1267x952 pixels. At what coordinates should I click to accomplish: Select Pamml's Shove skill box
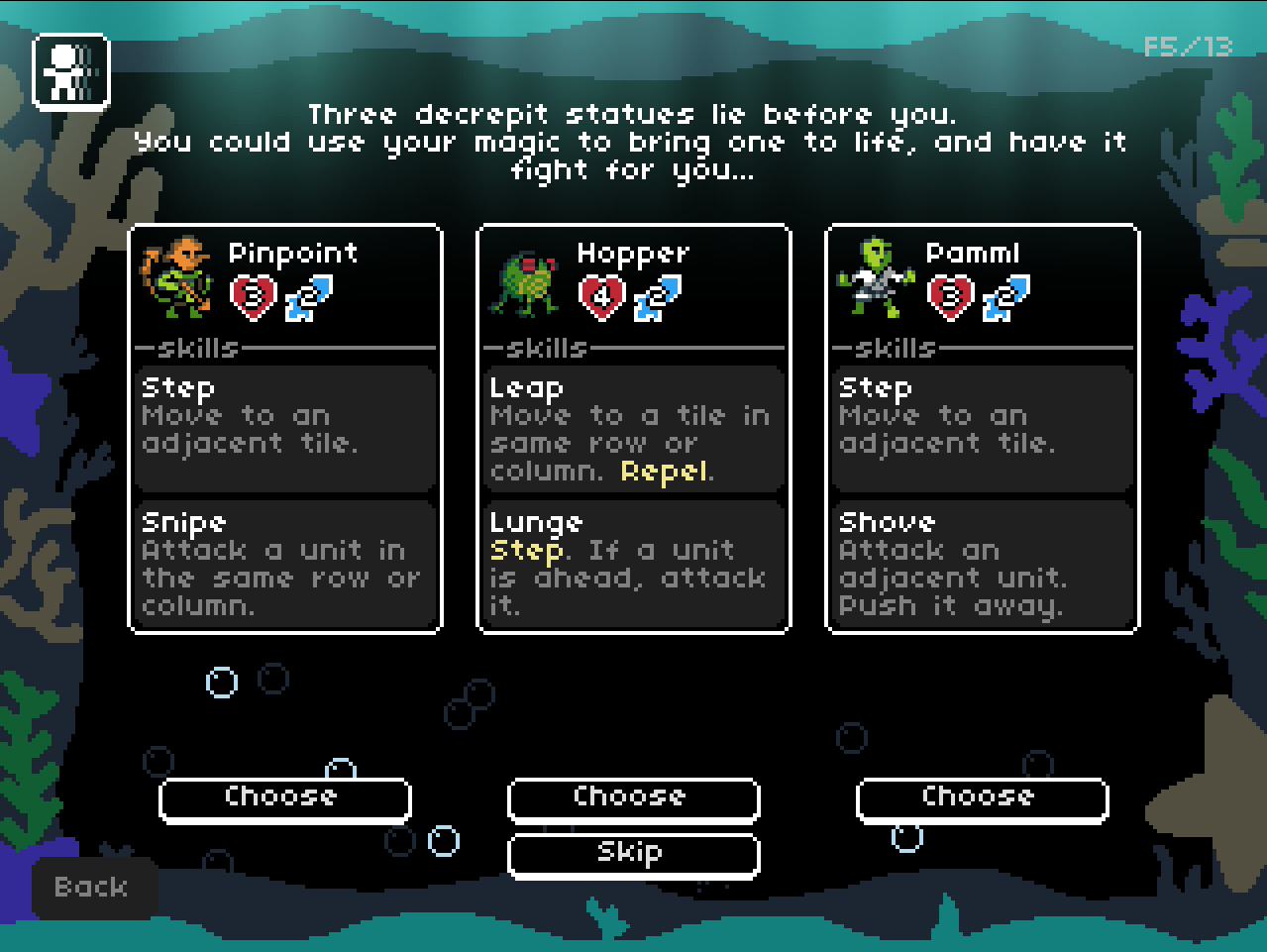pyautogui.click(x=983, y=564)
